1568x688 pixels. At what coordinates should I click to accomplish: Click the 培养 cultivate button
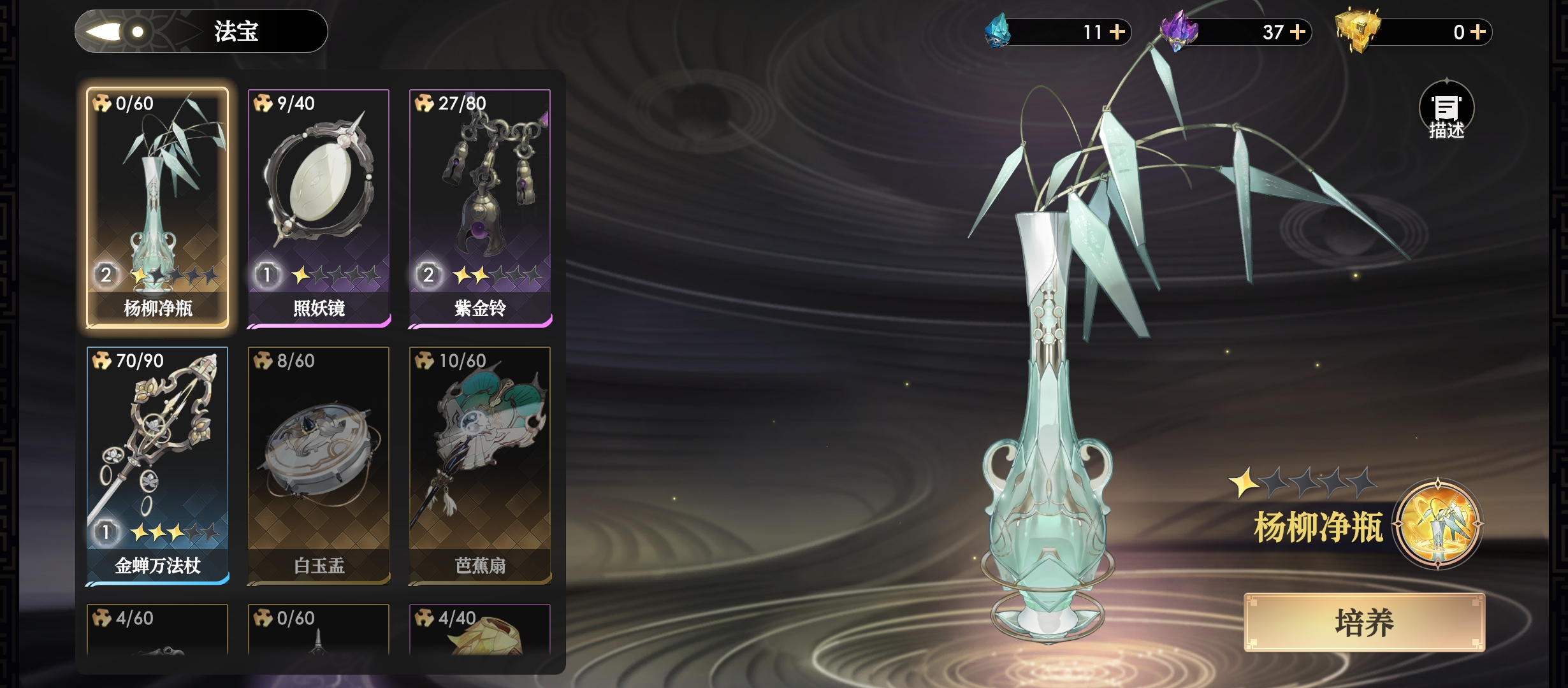(1364, 622)
